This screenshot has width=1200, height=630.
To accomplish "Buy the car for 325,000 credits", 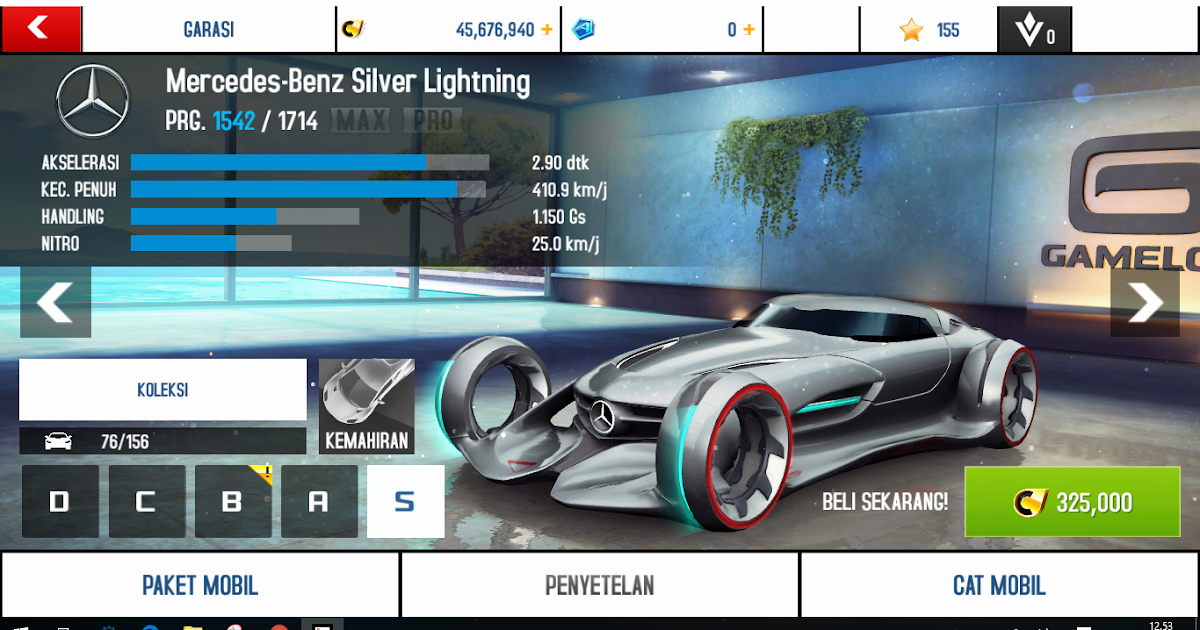I will pos(1072,502).
